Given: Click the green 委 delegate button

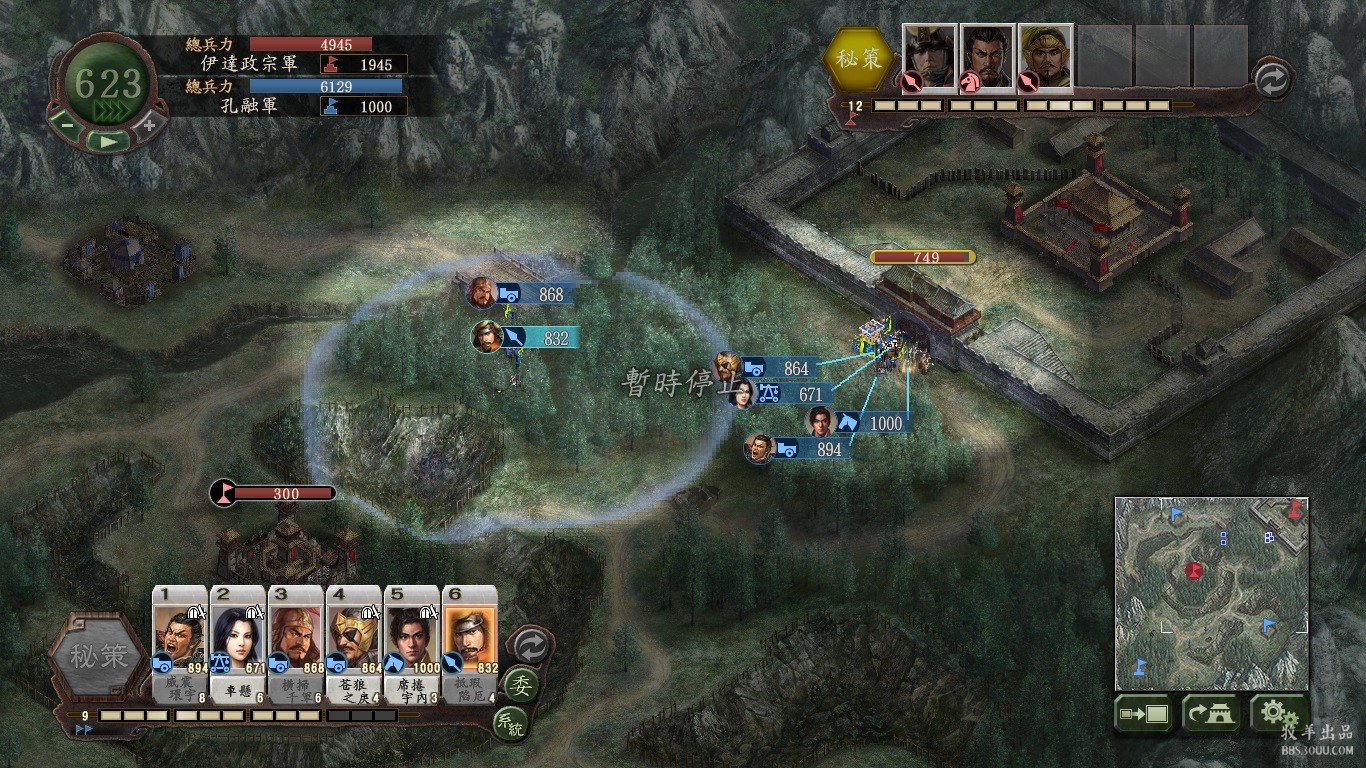Looking at the screenshot, I should pos(521,685).
